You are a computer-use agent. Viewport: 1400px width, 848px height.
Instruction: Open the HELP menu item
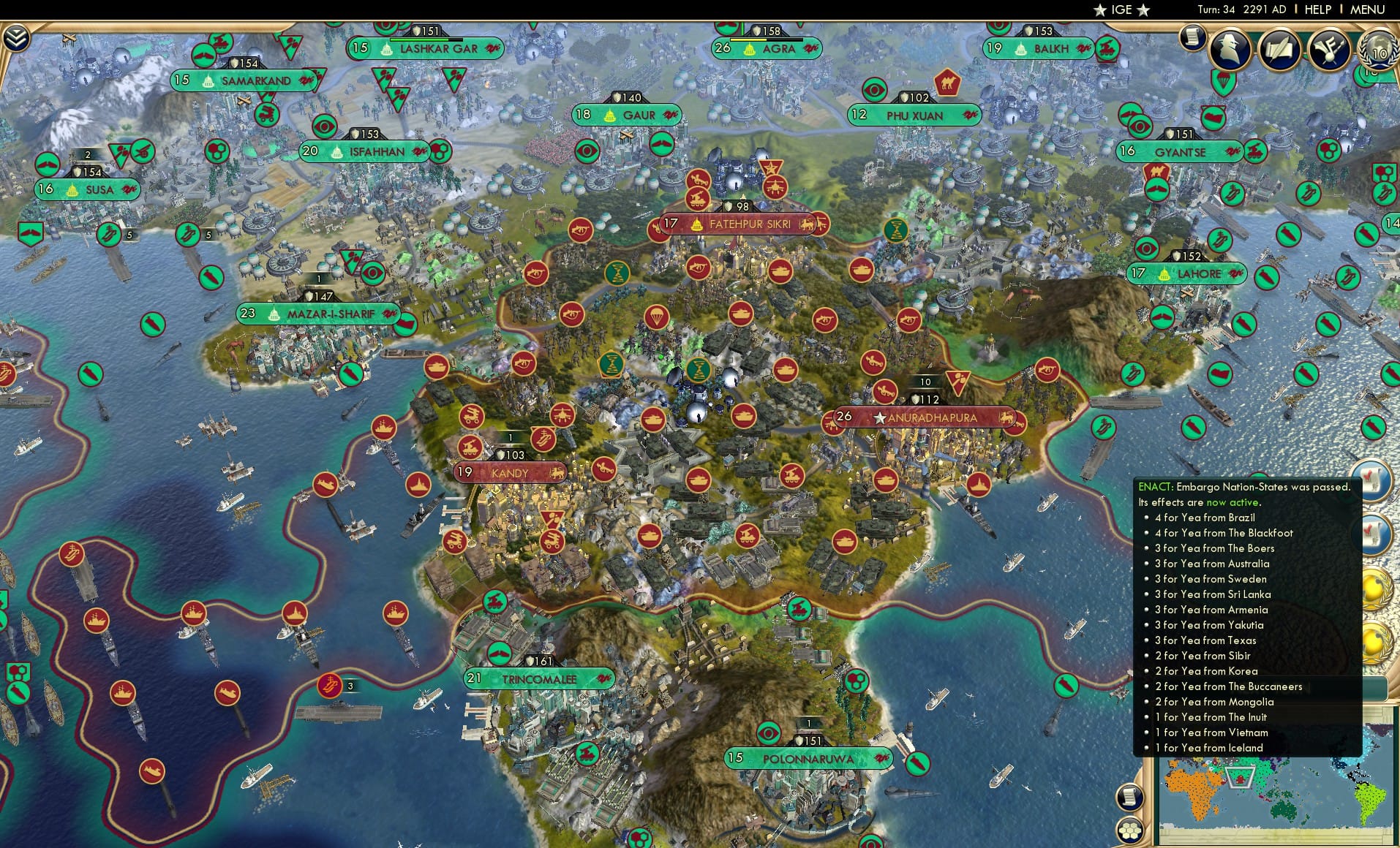1317,10
